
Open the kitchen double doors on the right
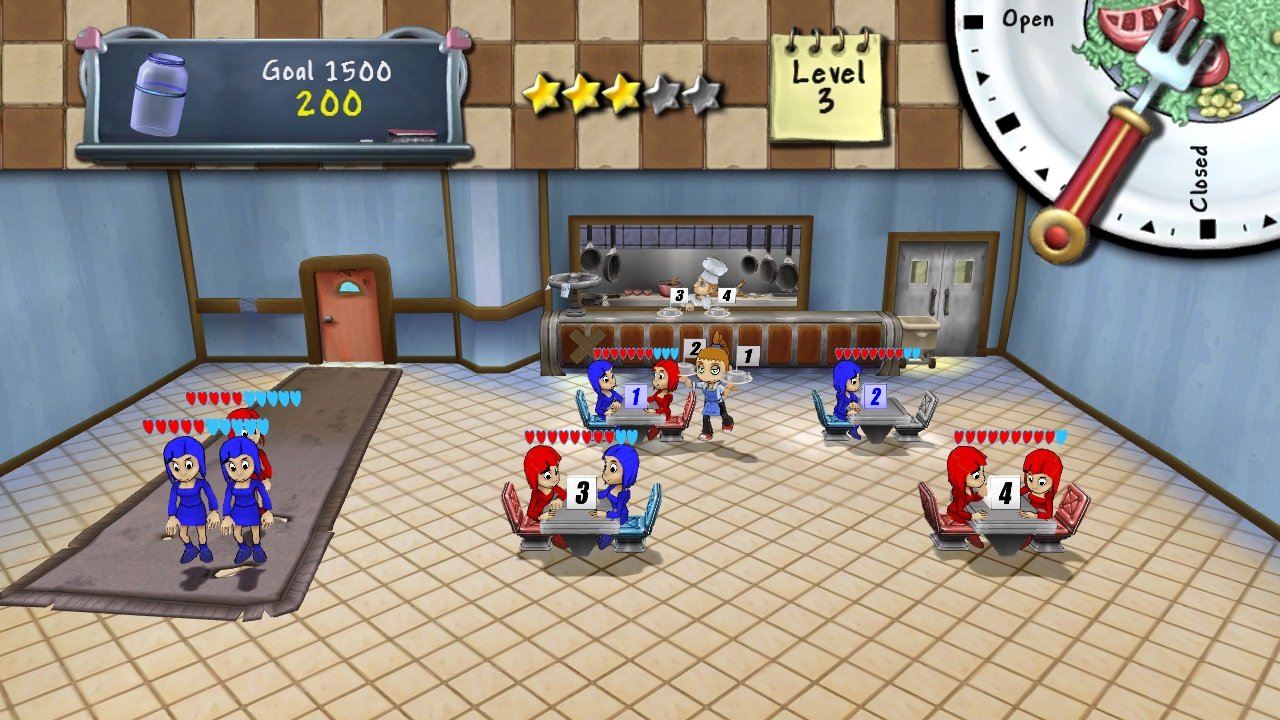click(941, 275)
